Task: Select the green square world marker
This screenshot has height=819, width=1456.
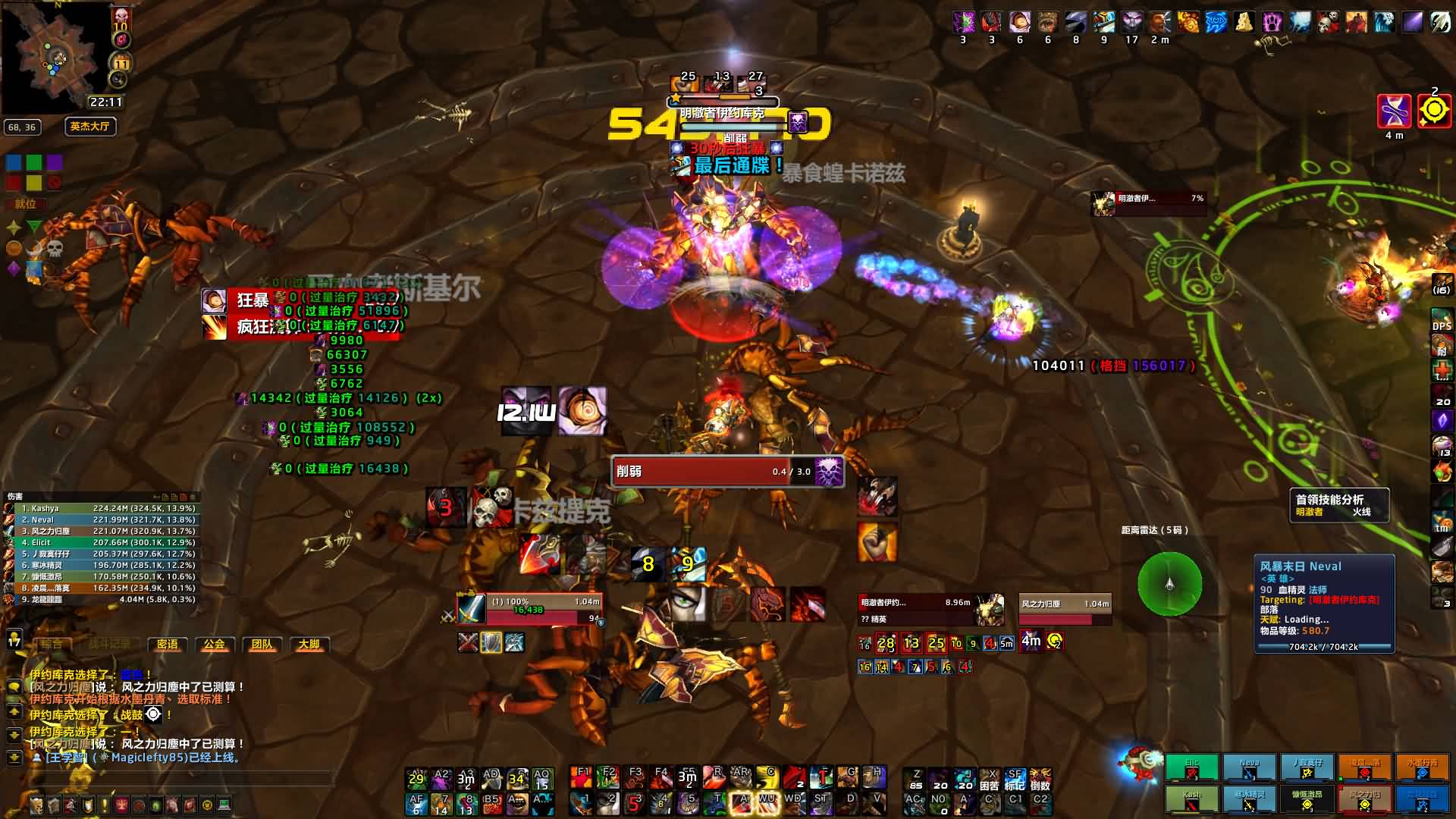Action: 34,162
